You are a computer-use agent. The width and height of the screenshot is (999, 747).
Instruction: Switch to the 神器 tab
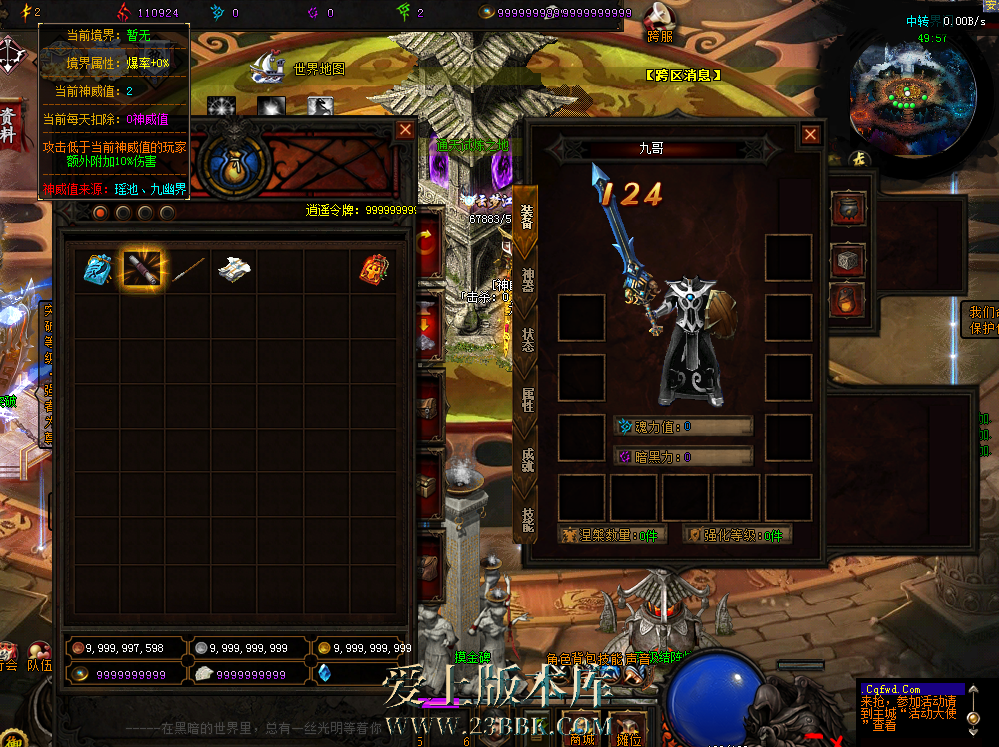[527, 282]
